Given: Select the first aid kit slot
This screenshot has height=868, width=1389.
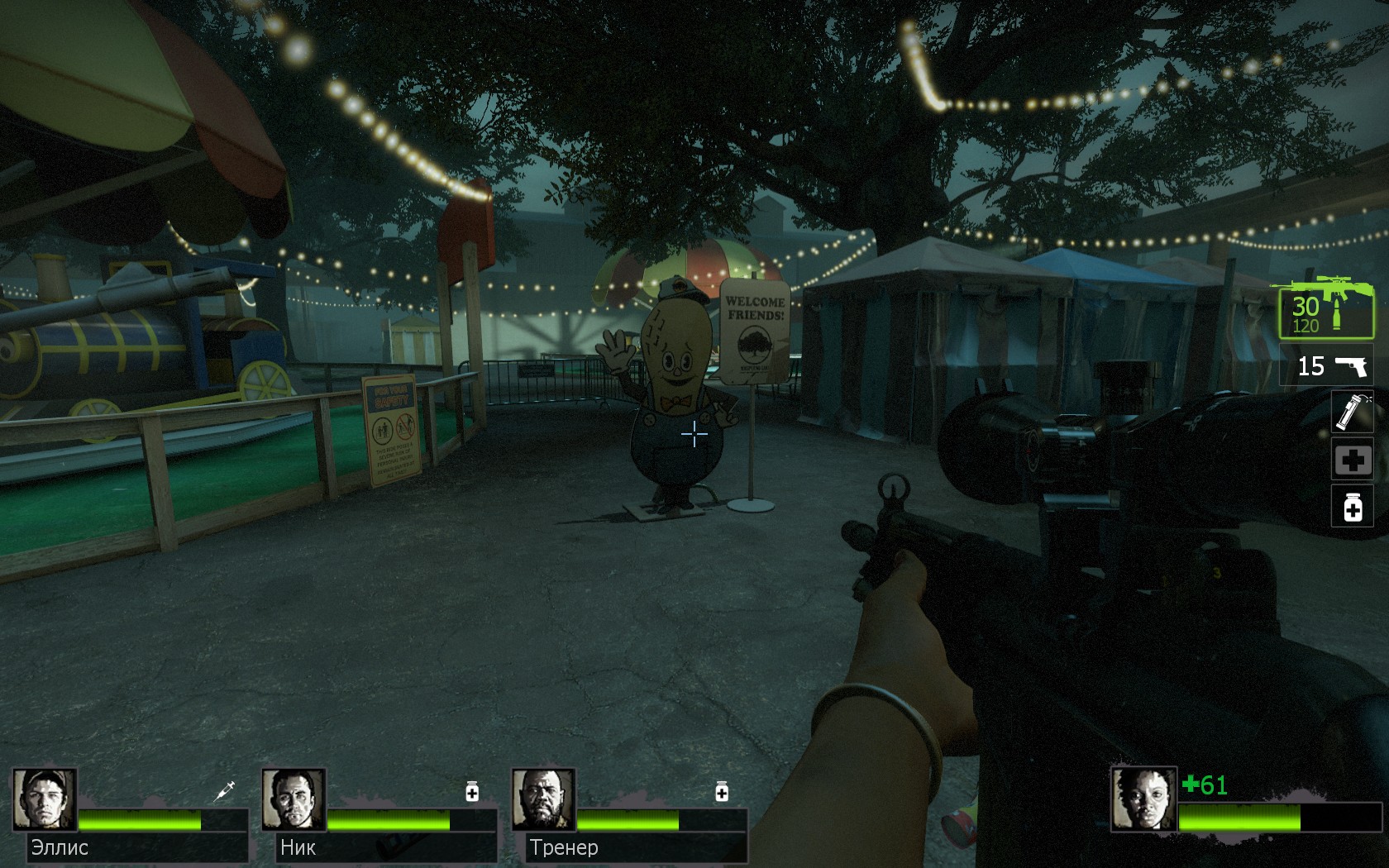Looking at the screenshot, I should click(x=1353, y=460).
